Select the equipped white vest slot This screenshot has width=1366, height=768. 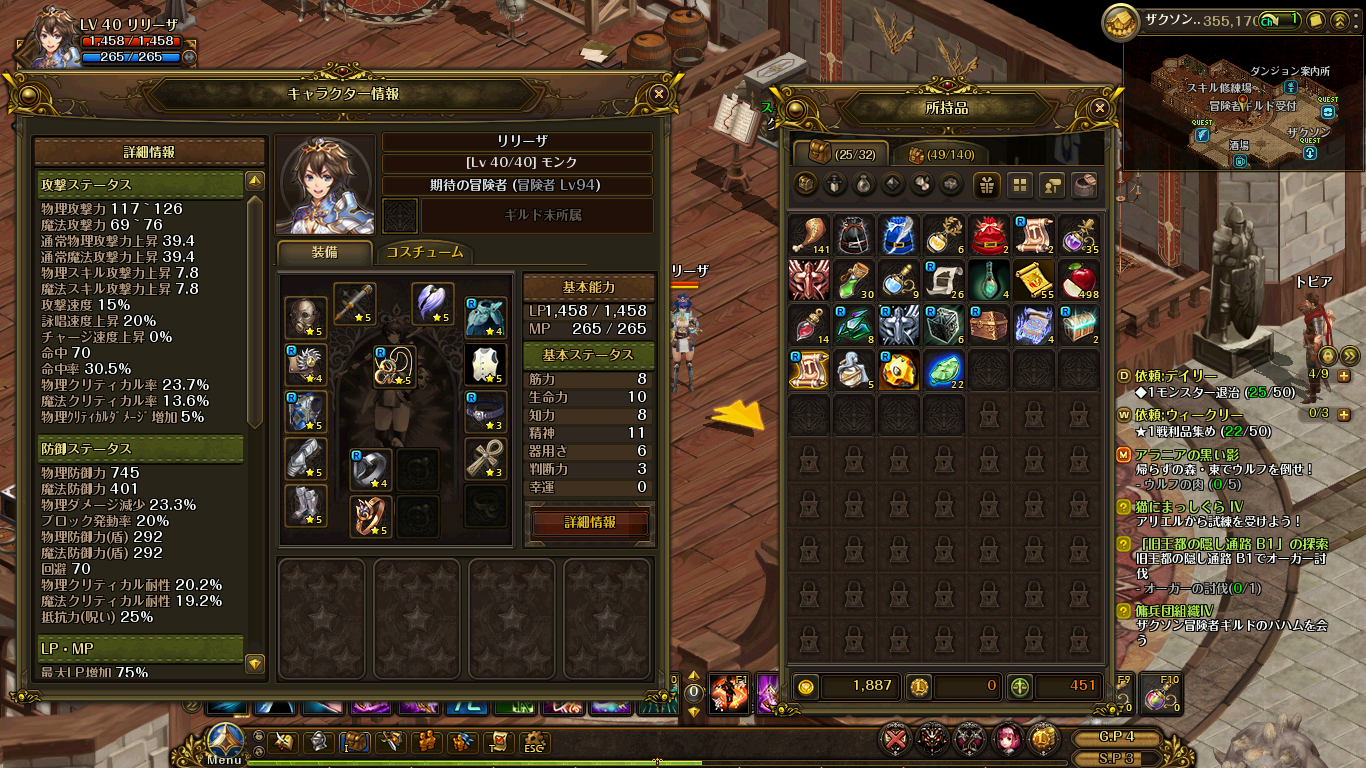(484, 365)
